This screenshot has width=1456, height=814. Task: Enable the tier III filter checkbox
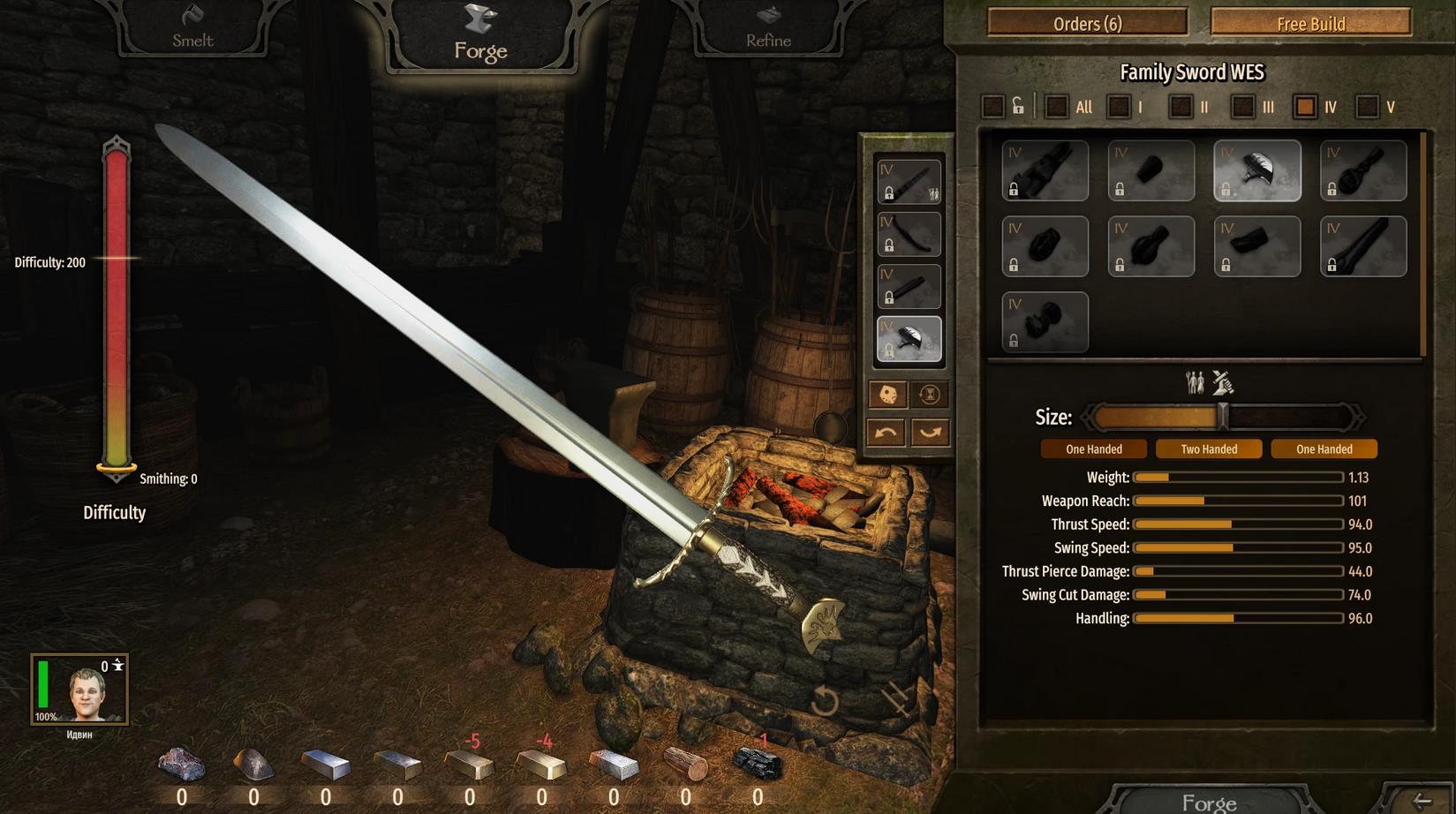click(x=1242, y=108)
